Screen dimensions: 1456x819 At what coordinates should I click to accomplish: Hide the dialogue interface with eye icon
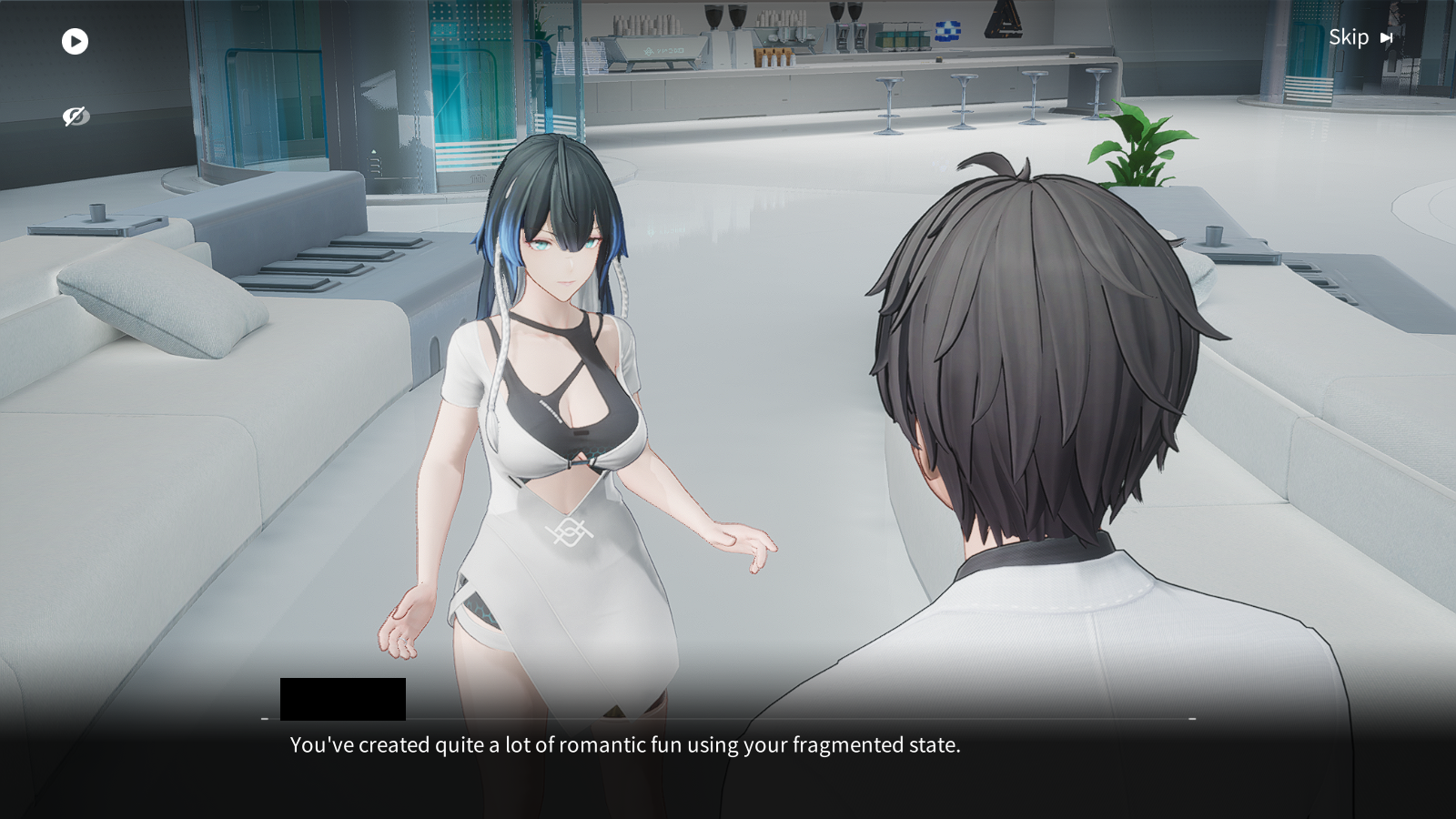point(75,116)
